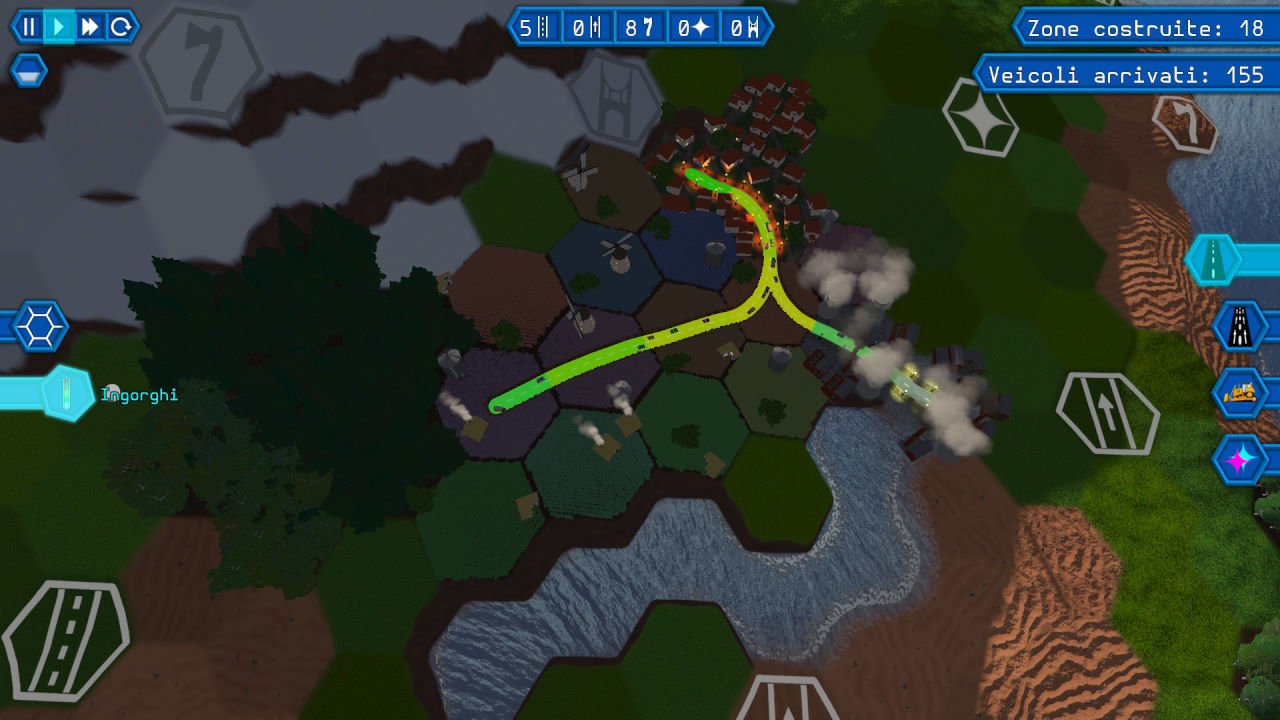Choose the multi-lane highway tool
Screen dimensions: 1280x720
click(1240, 326)
